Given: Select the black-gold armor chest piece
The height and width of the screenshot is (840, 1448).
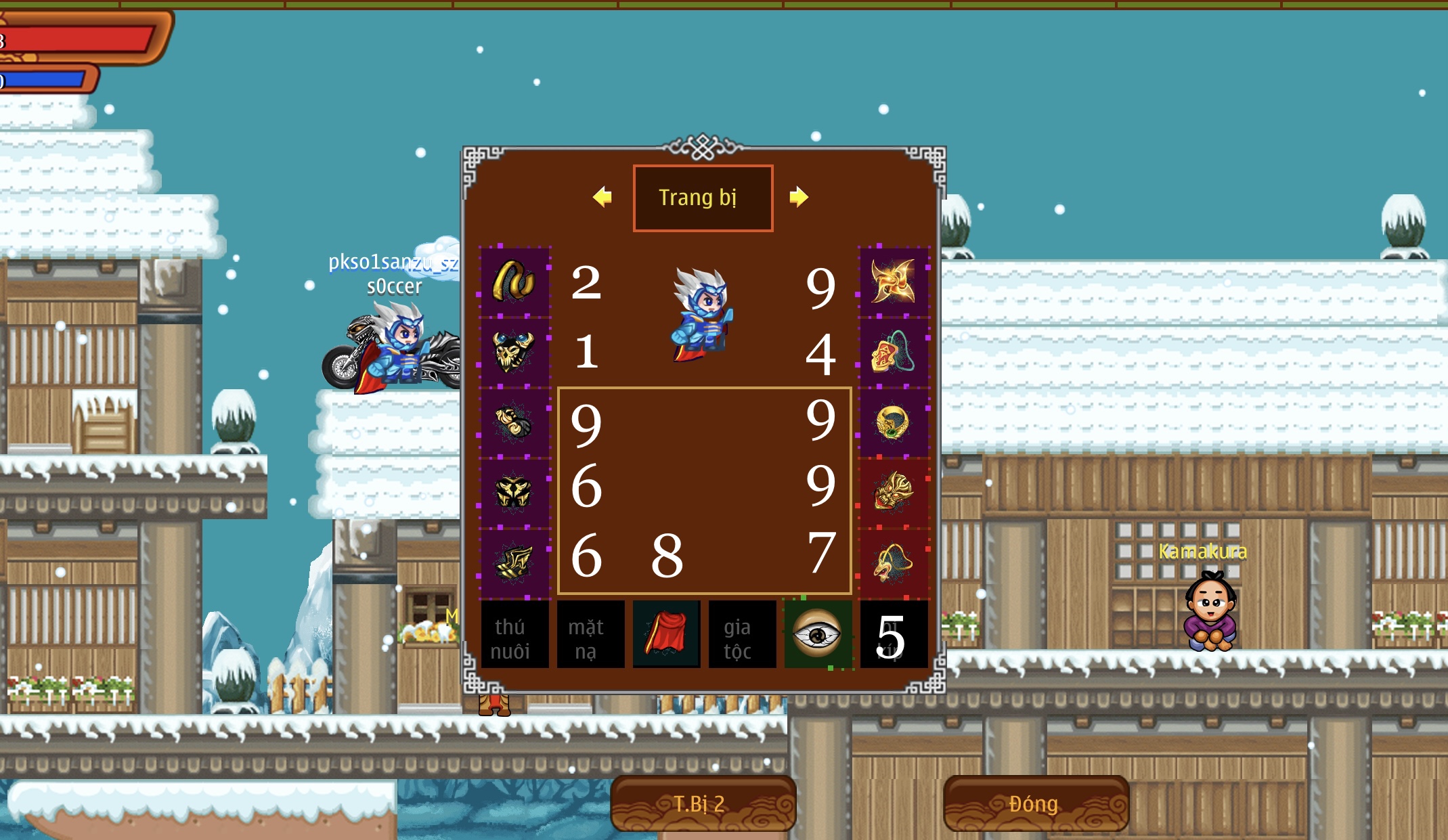Looking at the screenshot, I should [513, 491].
